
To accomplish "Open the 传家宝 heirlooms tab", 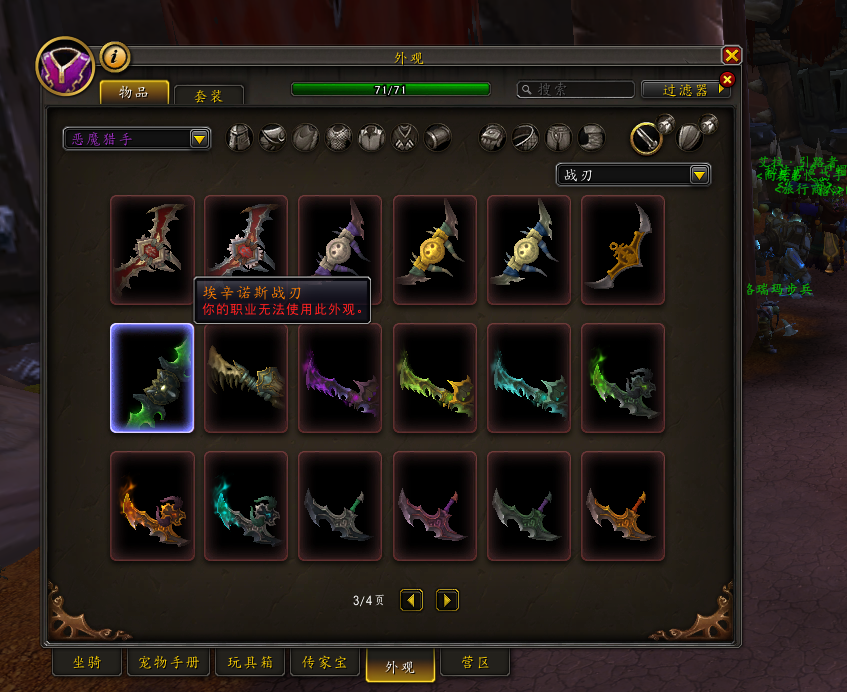I will point(325,662).
